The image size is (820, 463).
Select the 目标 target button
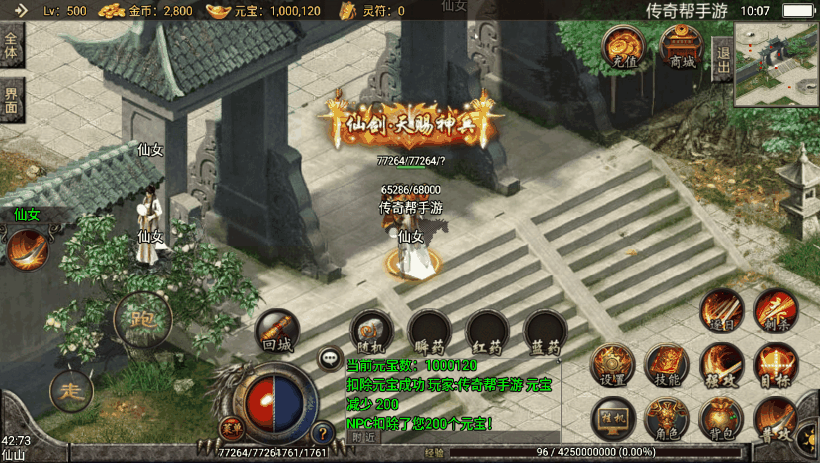pos(775,364)
